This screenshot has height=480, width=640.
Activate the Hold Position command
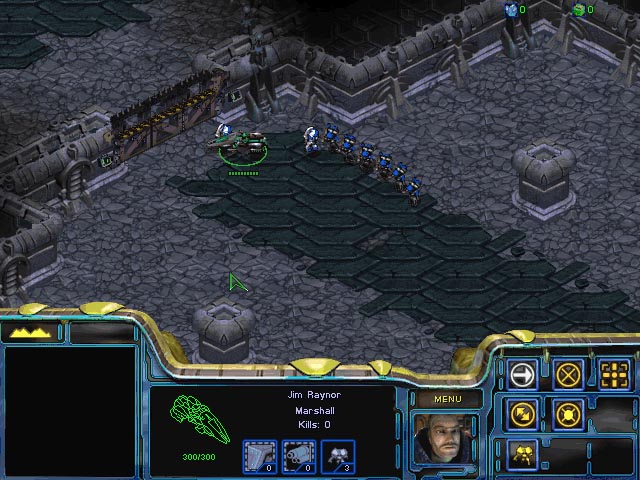[568, 413]
